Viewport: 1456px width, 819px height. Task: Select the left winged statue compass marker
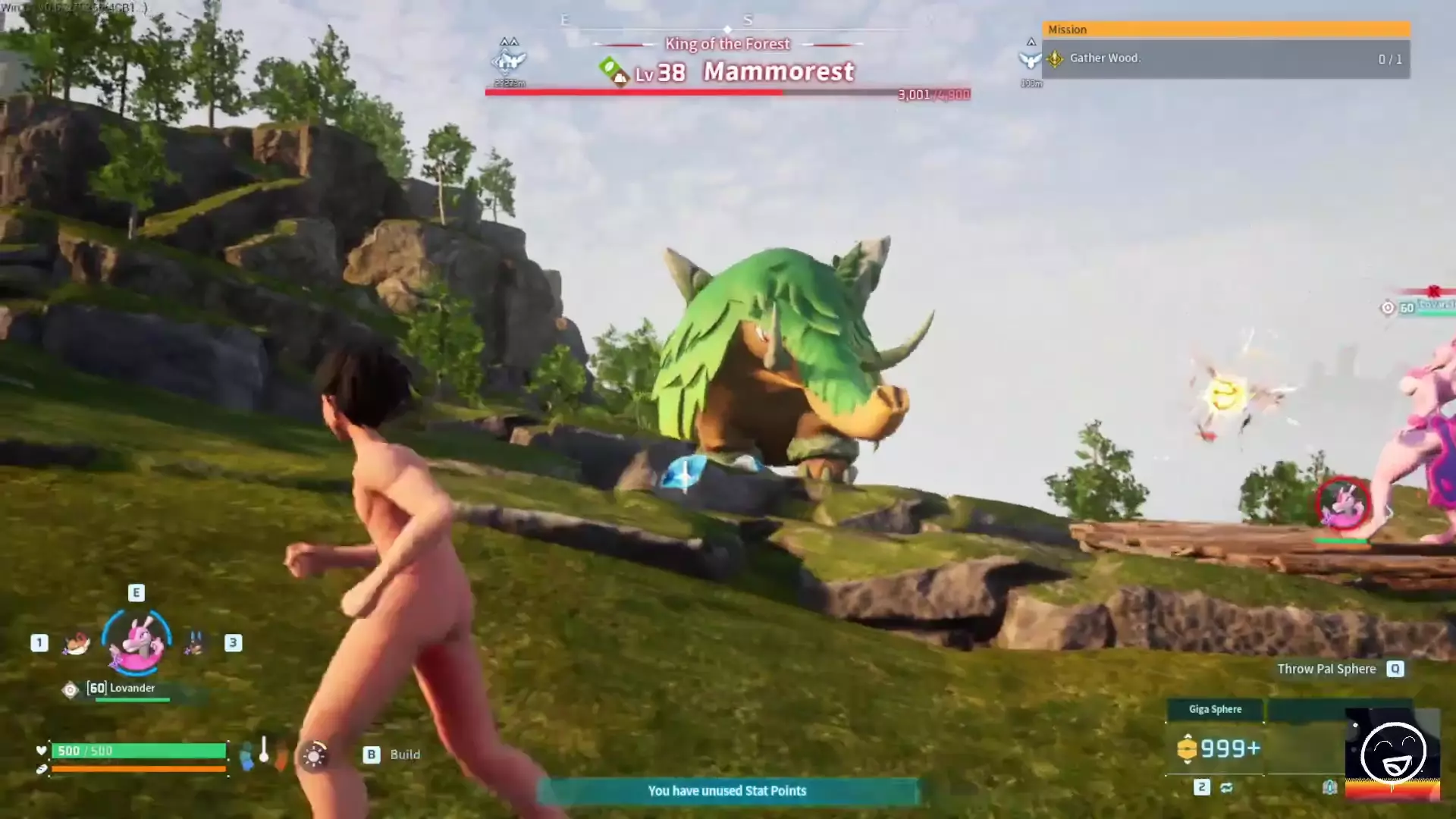(509, 60)
